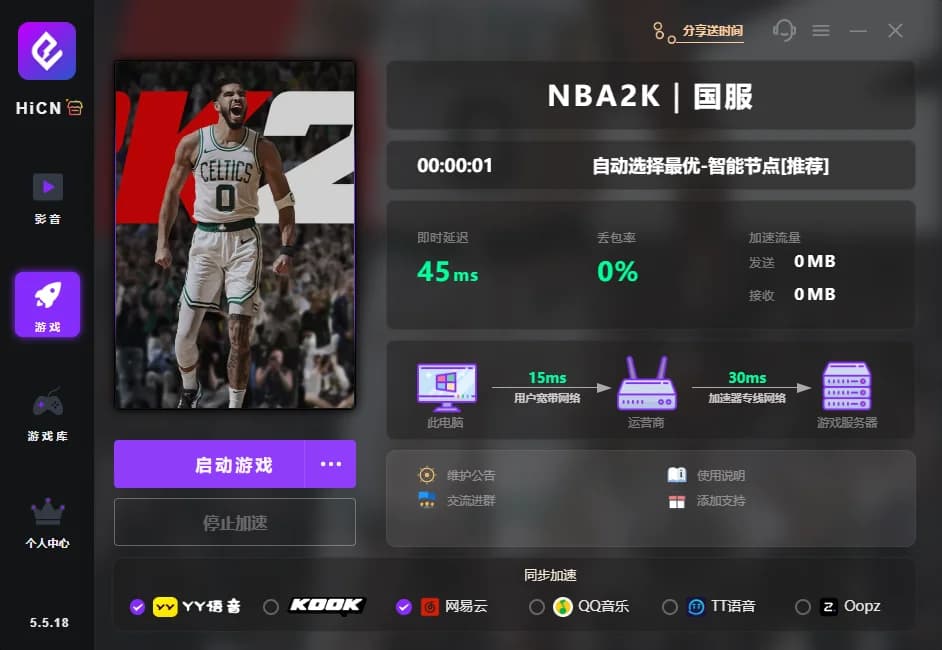Minimize the accelerator window
The height and width of the screenshot is (650, 942).
point(858,31)
